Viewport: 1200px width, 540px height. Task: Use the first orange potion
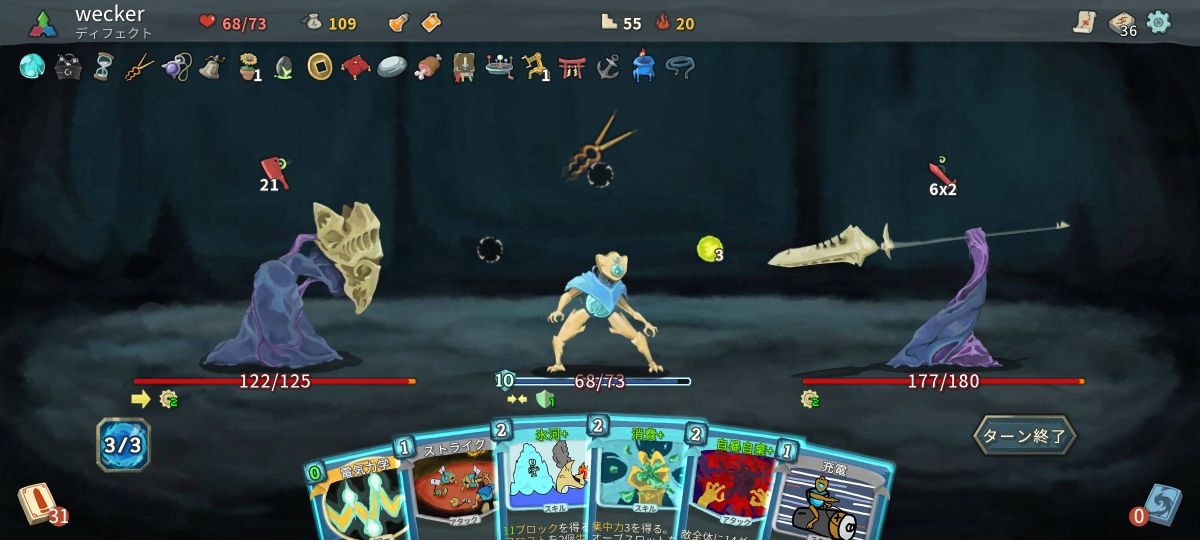(398, 22)
